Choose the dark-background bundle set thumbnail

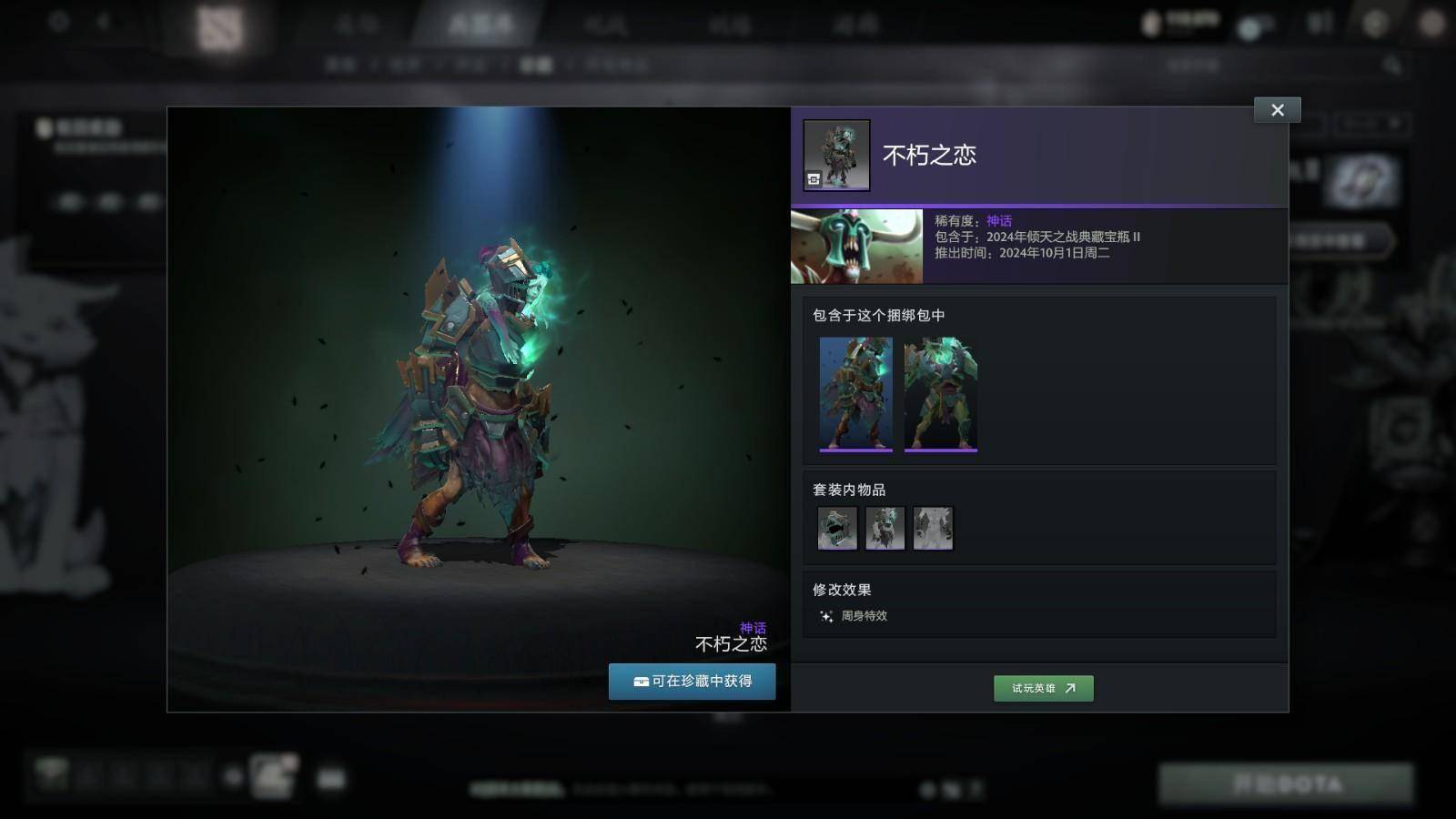click(940, 393)
